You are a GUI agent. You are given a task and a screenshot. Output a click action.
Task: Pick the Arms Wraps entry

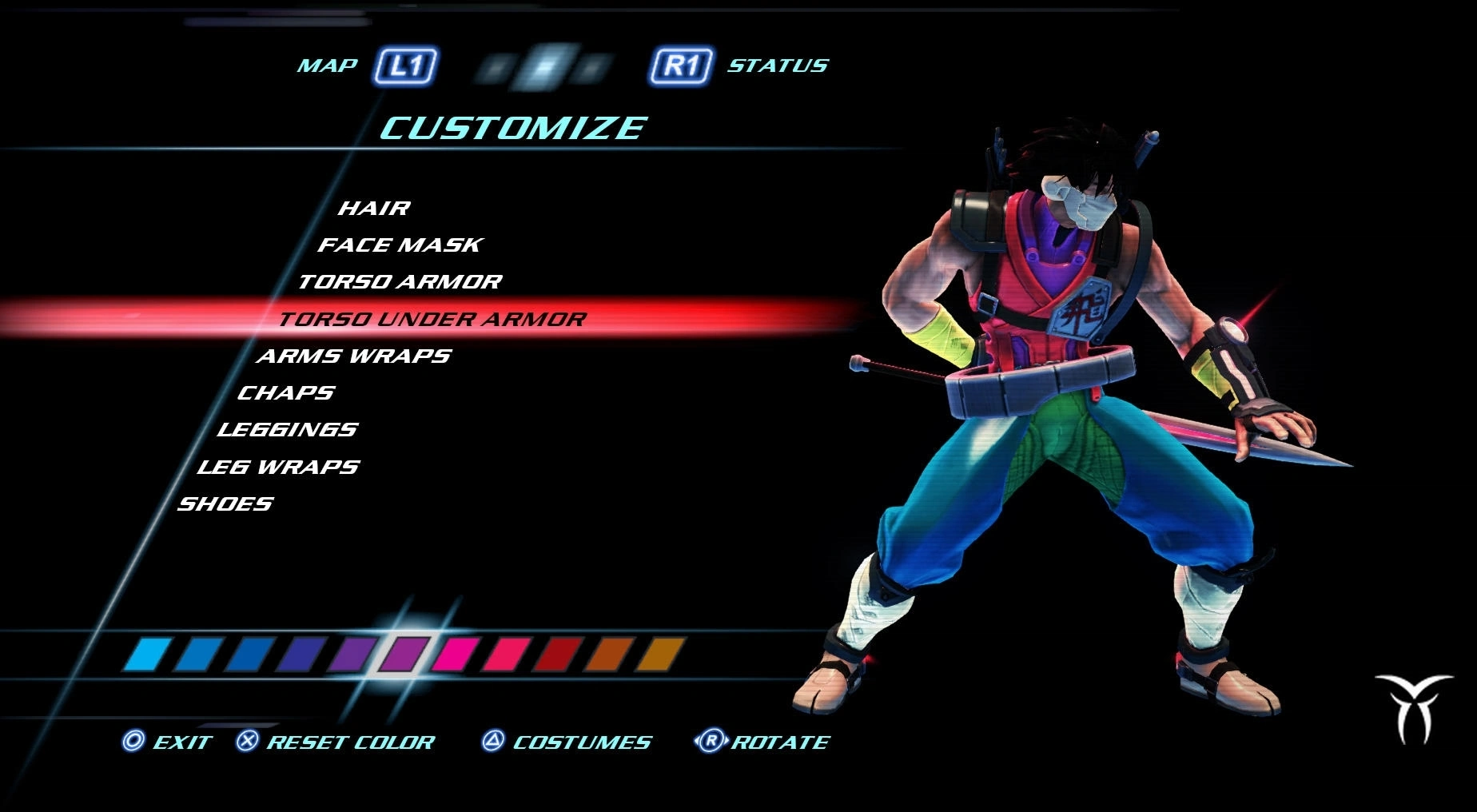353,356
